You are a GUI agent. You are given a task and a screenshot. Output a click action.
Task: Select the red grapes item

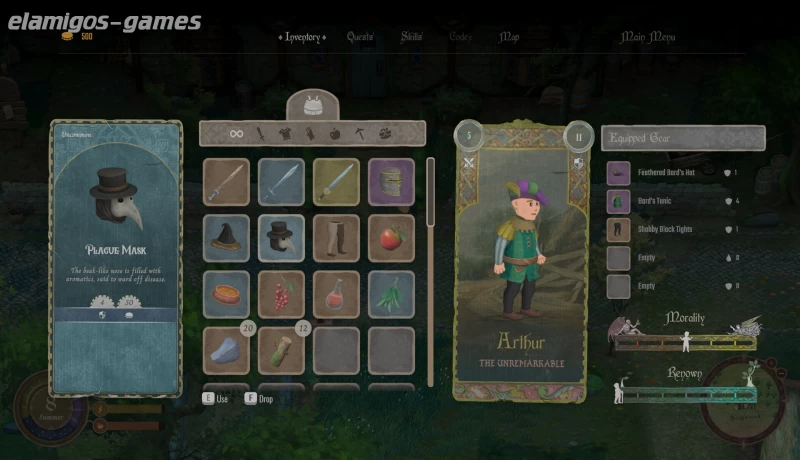click(281, 294)
